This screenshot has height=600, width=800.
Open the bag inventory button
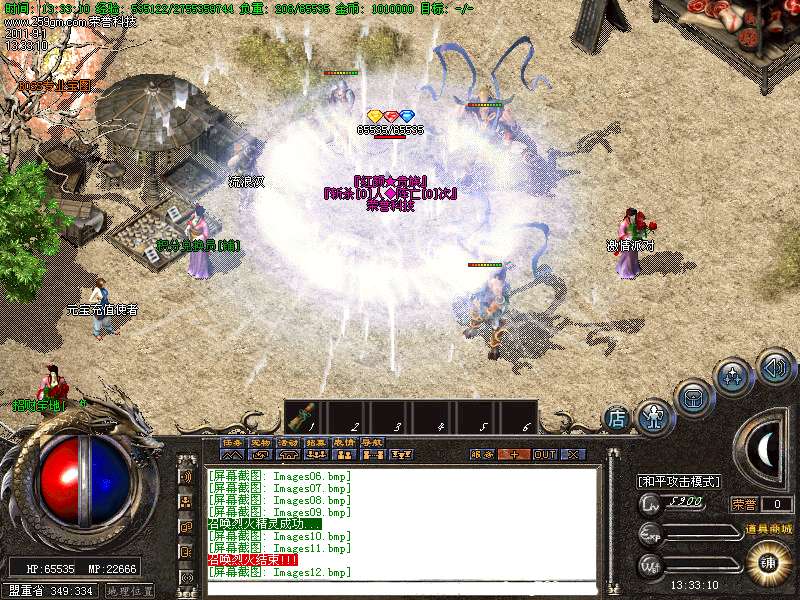[692, 396]
